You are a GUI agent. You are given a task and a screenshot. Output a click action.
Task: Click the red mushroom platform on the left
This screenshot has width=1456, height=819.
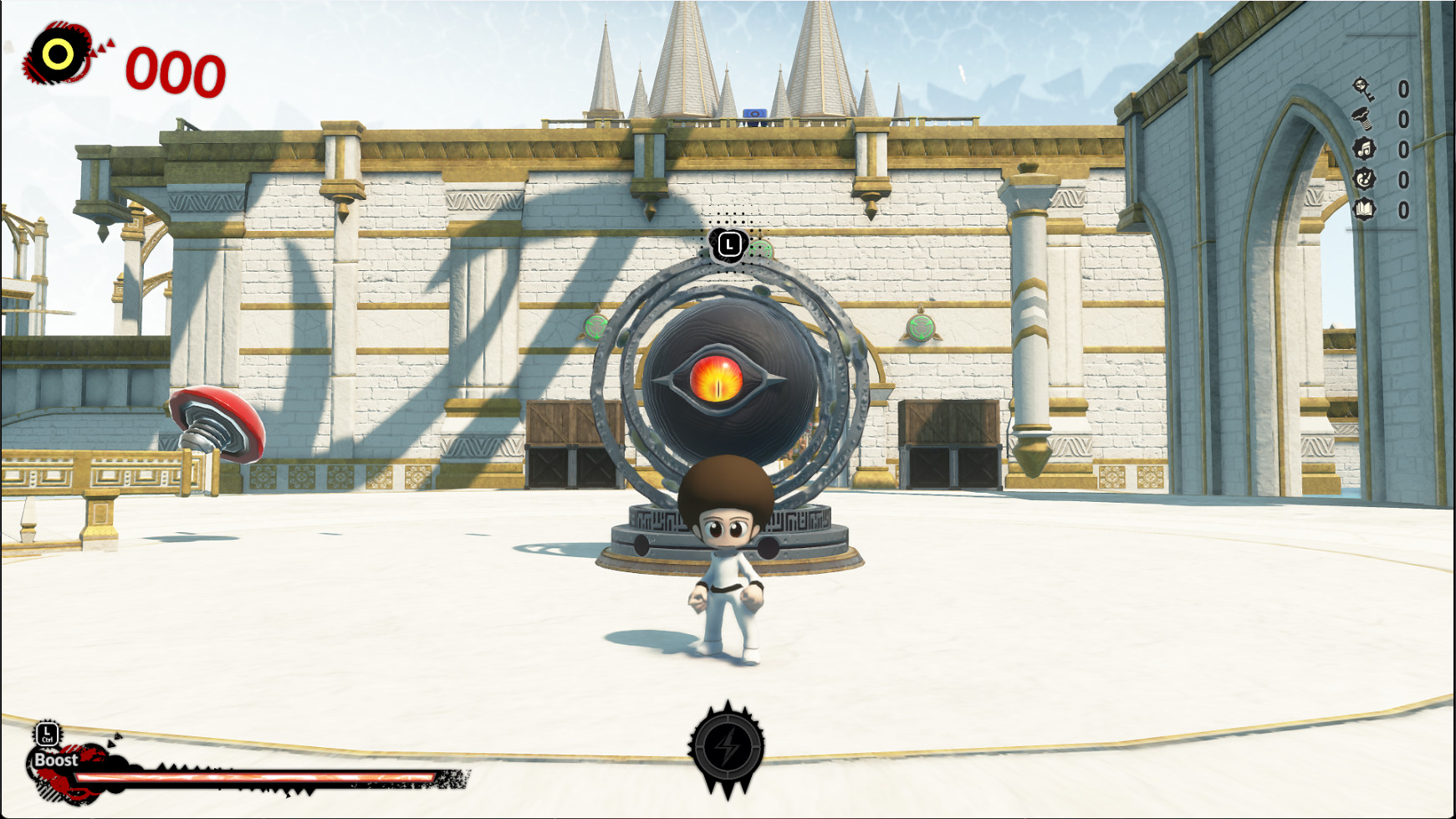click(x=219, y=427)
